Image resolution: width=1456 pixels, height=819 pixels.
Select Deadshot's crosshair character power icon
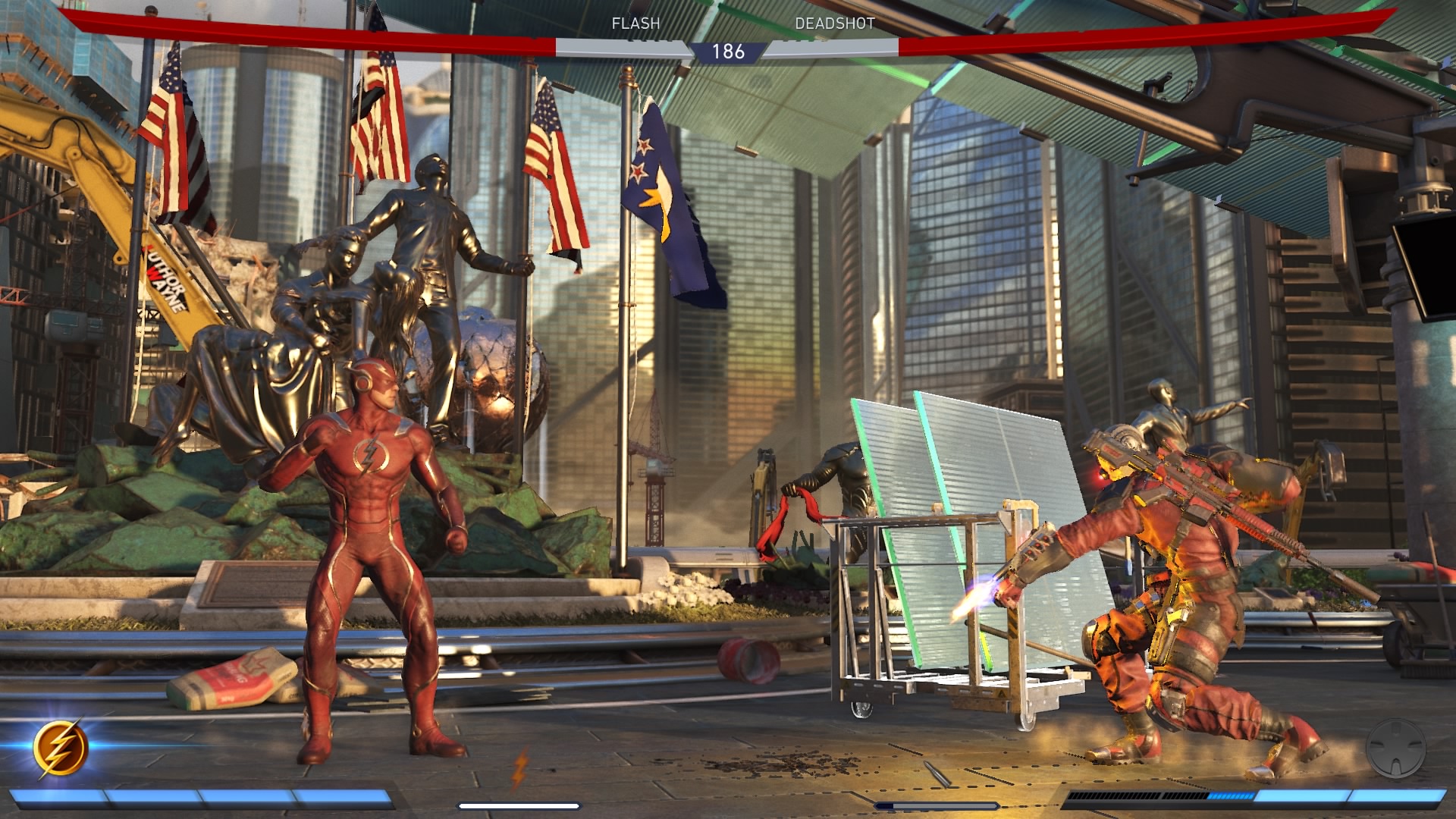[x=1395, y=748]
